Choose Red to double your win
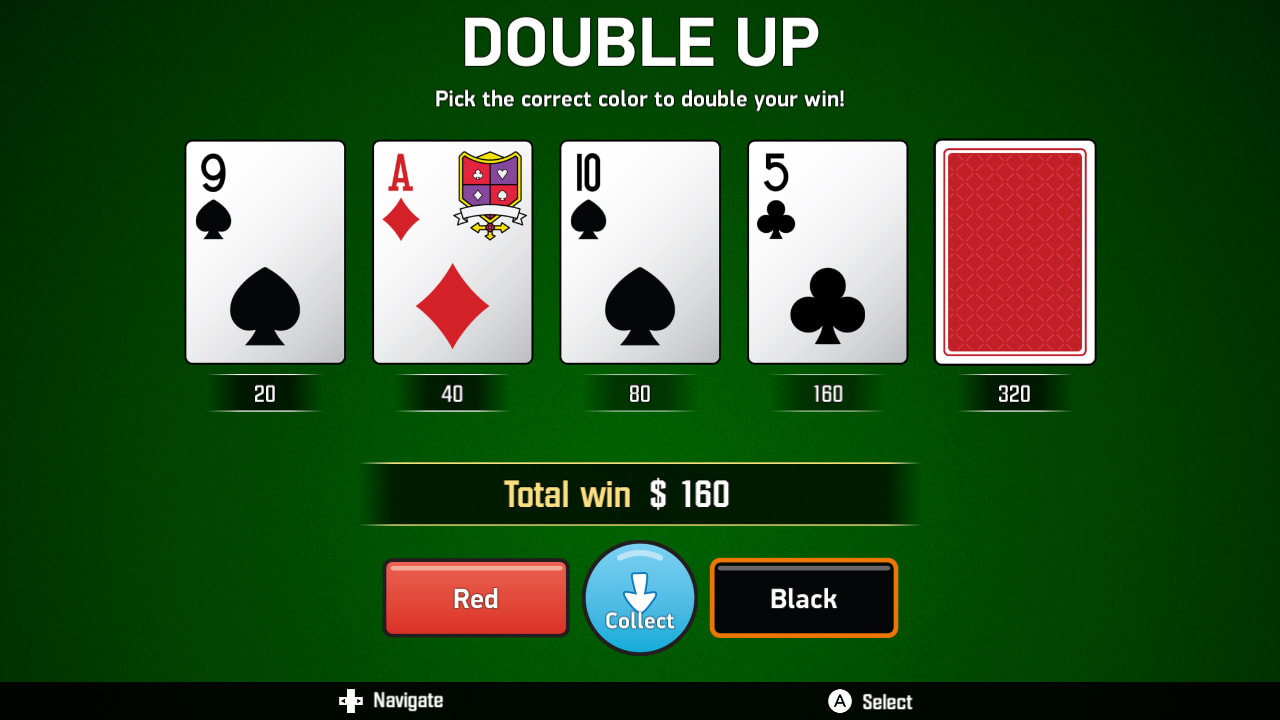Image resolution: width=1280 pixels, height=720 pixels. click(x=476, y=598)
